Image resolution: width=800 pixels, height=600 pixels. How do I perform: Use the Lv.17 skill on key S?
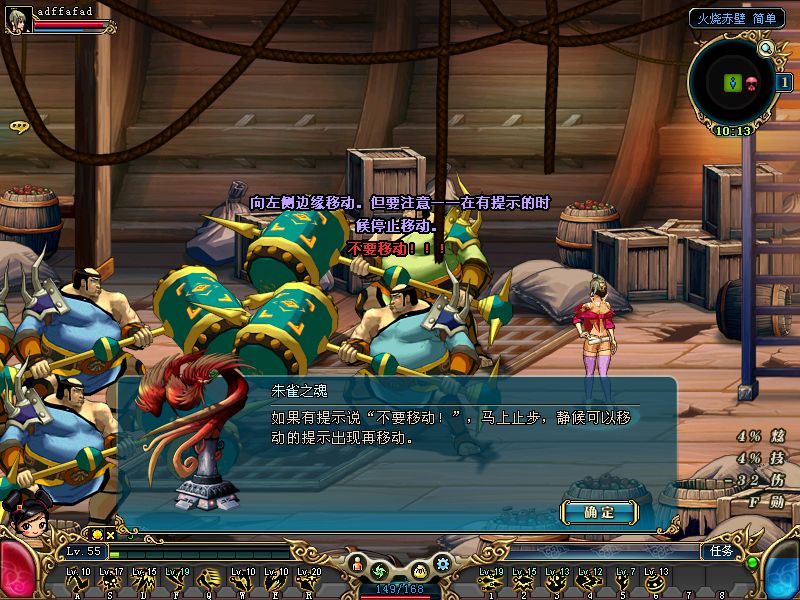(x=111, y=580)
